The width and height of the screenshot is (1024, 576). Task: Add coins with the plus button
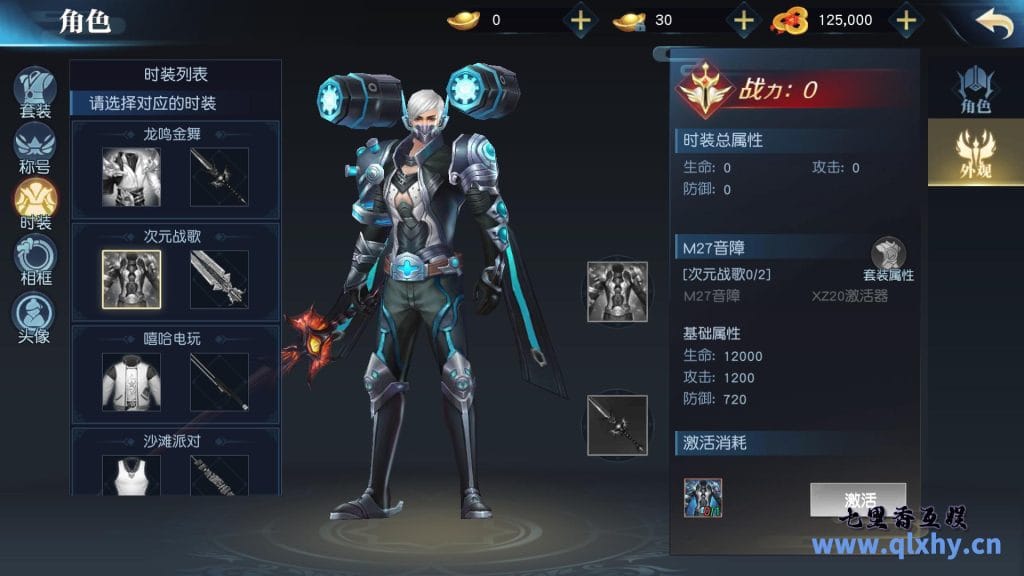pyautogui.click(x=905, y=19)
